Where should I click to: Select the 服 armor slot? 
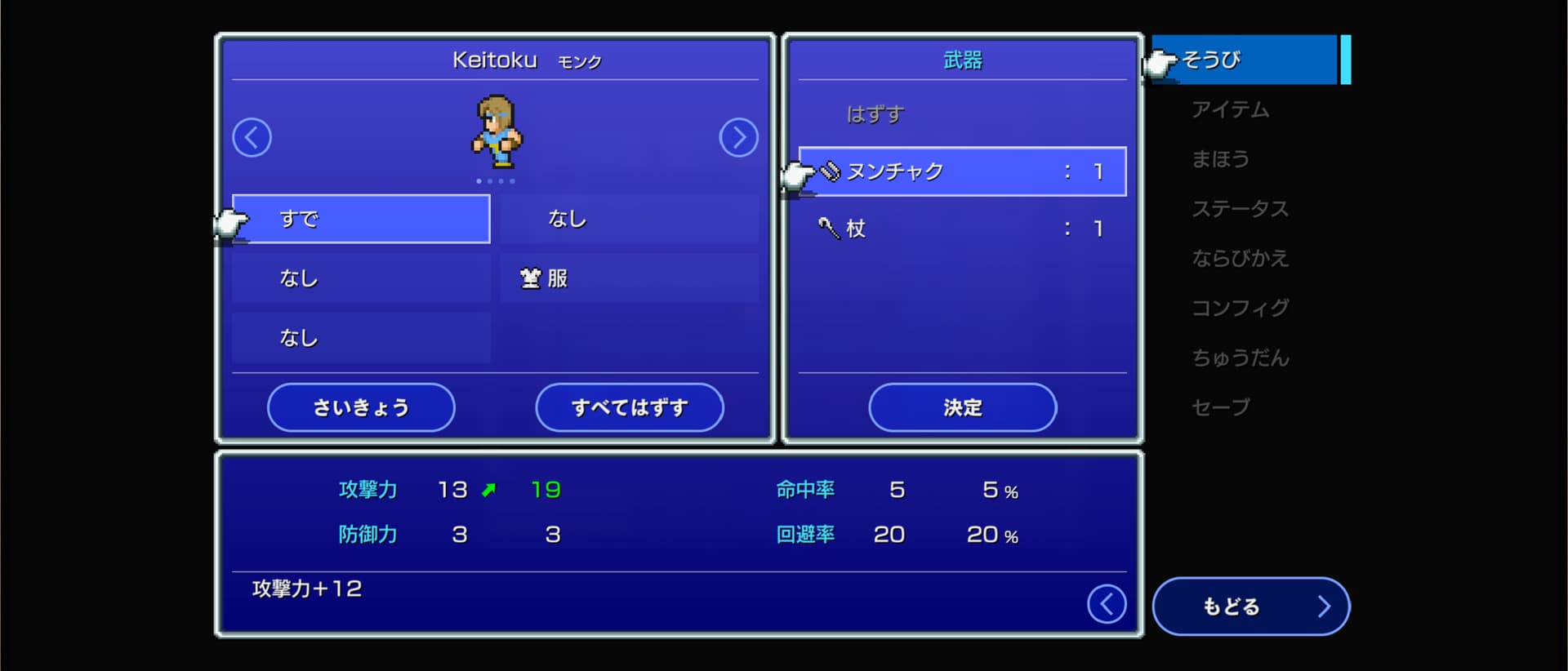(629, 278)
